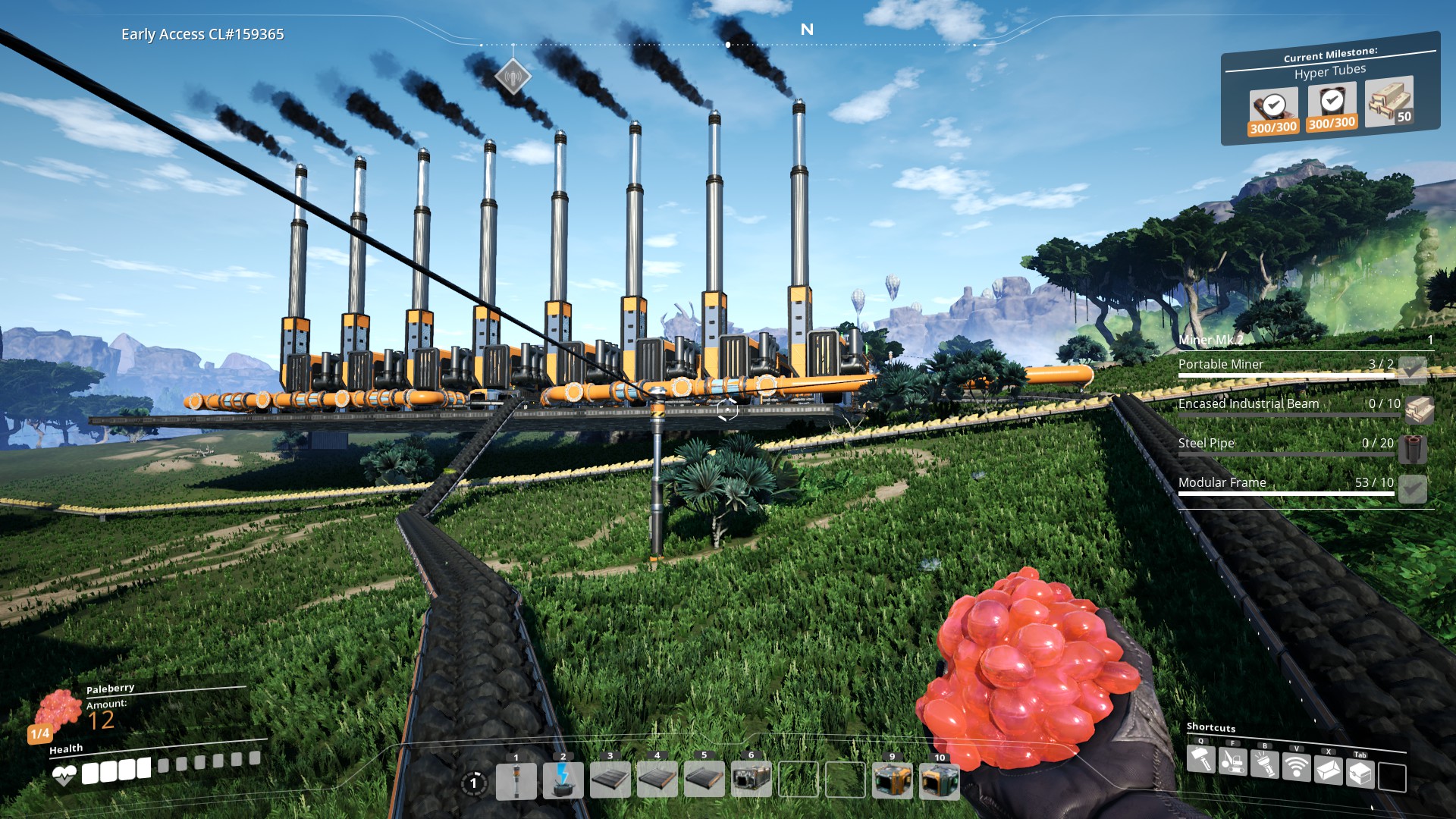
Task: Select the power pole in hotbar slot 1
Action: click(x=516, y=781)
